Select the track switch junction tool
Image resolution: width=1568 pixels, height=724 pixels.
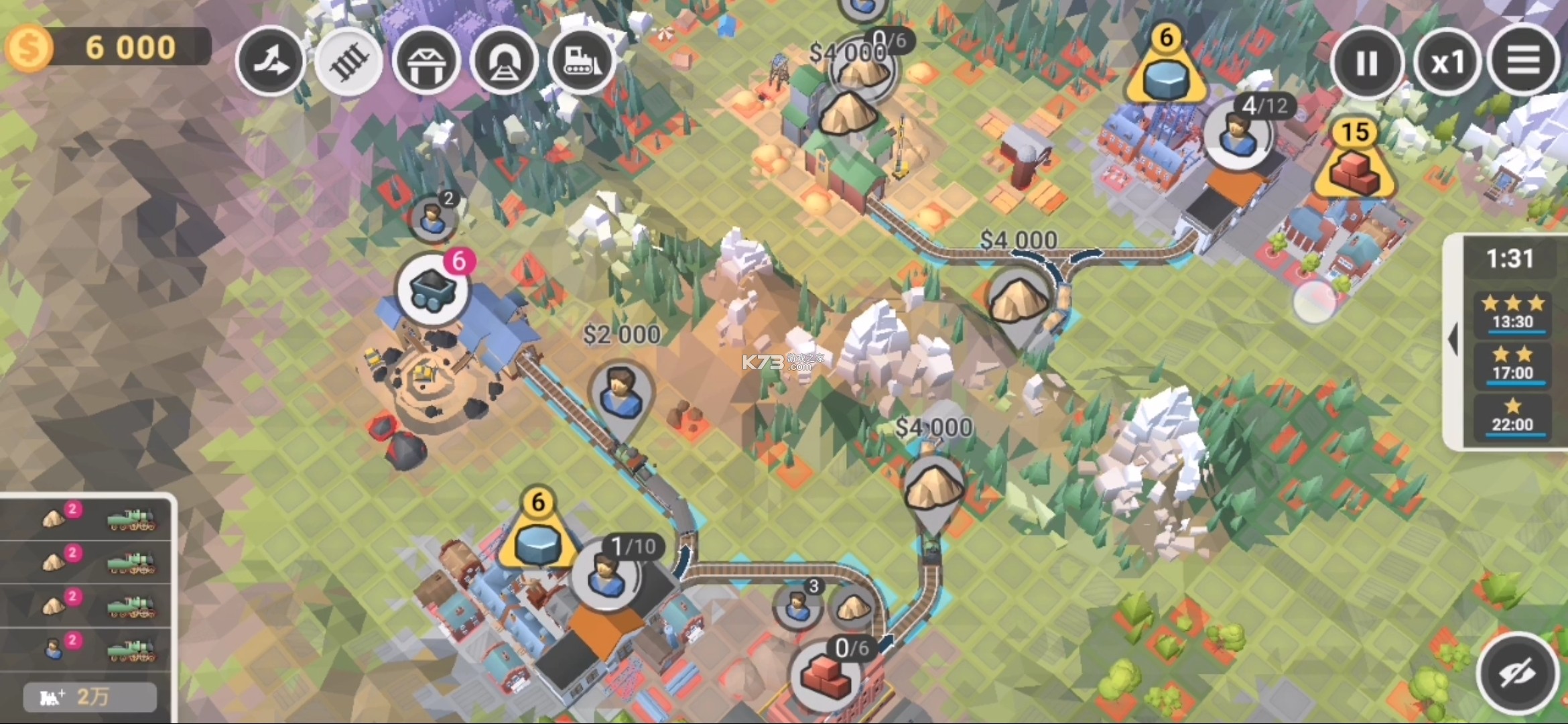270,62
